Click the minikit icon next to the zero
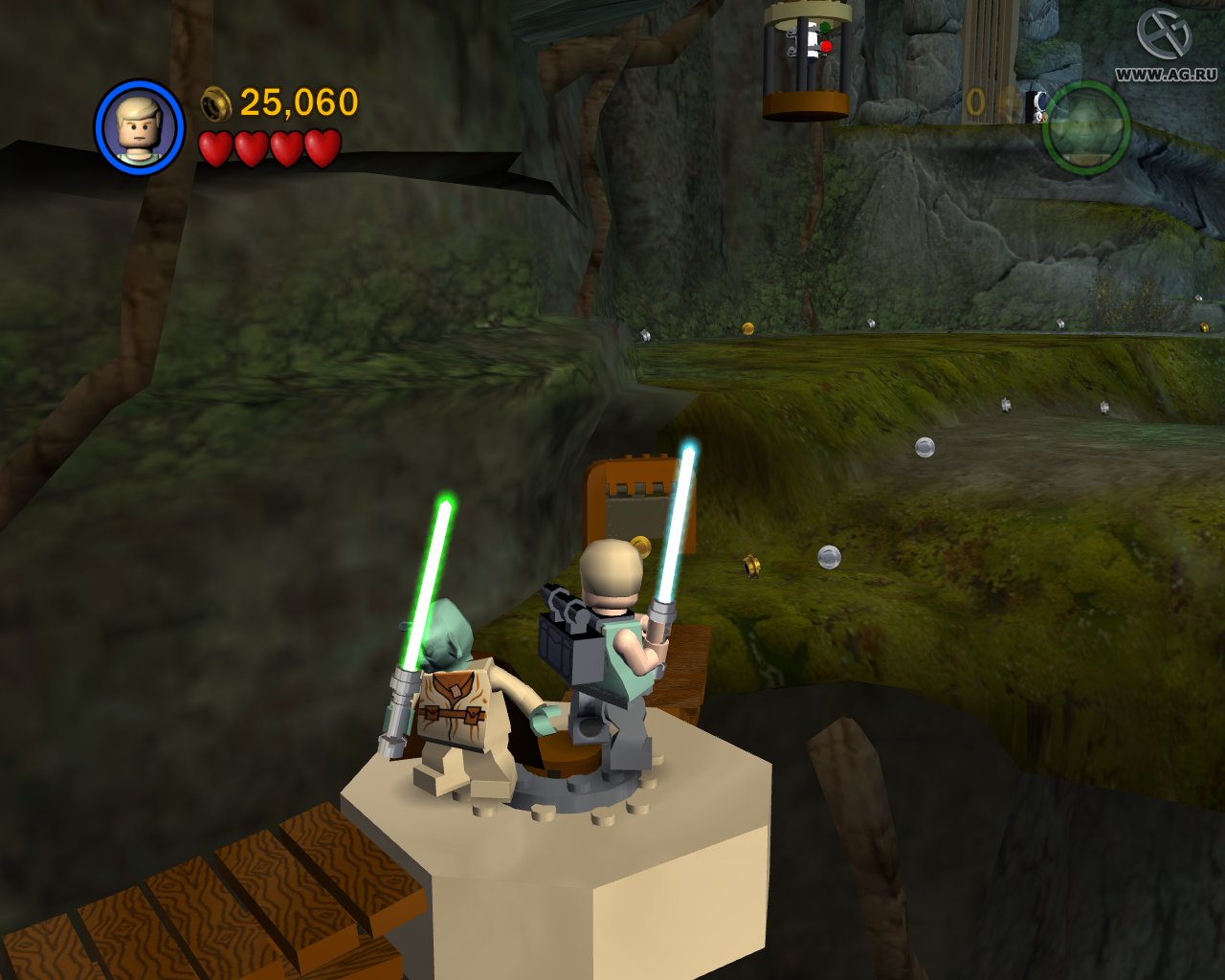Image resolution: width=1225 pixels, height=980 pixels. coord(1038,105)
